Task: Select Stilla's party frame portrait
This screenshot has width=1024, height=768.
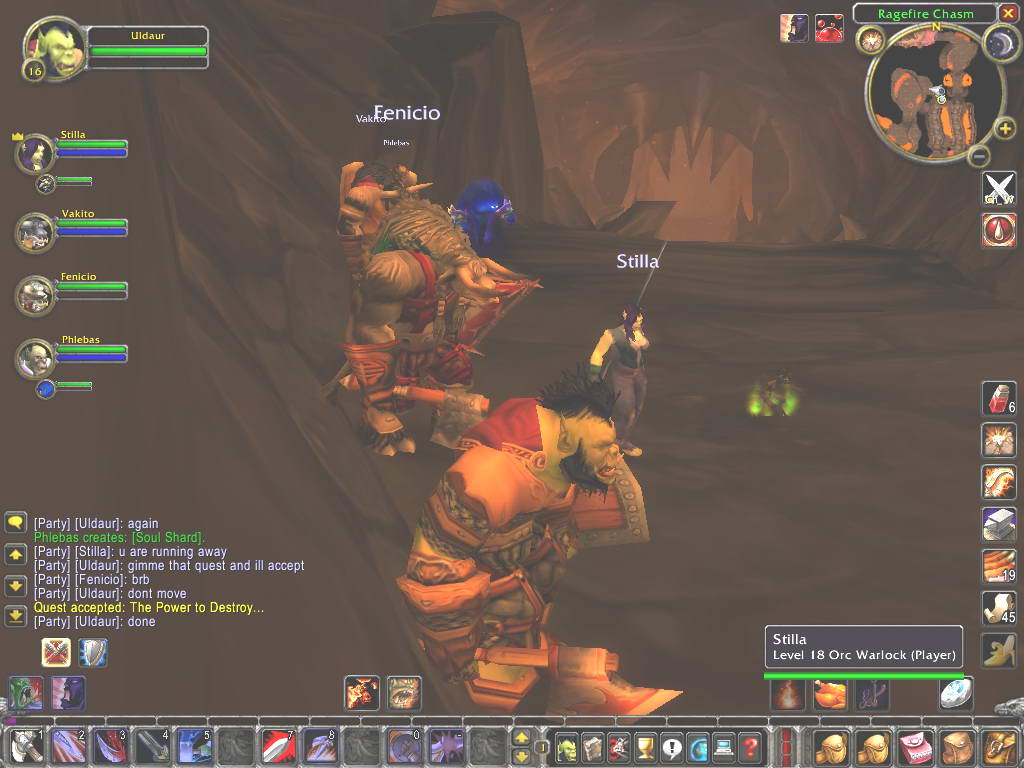Action: point(34,154)
